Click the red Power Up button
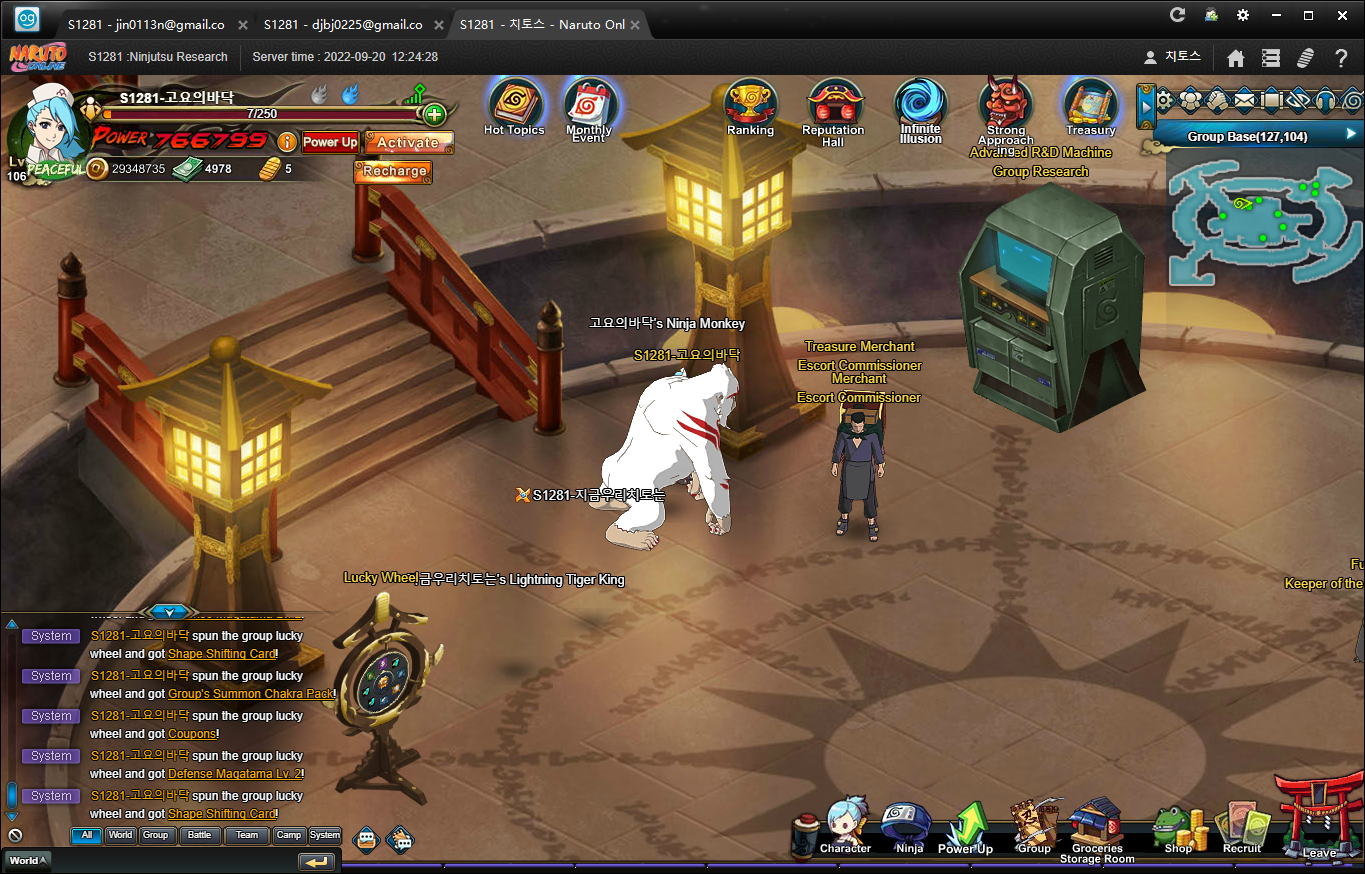Screen dimensions: 1365x874 (x=330, y=142)
